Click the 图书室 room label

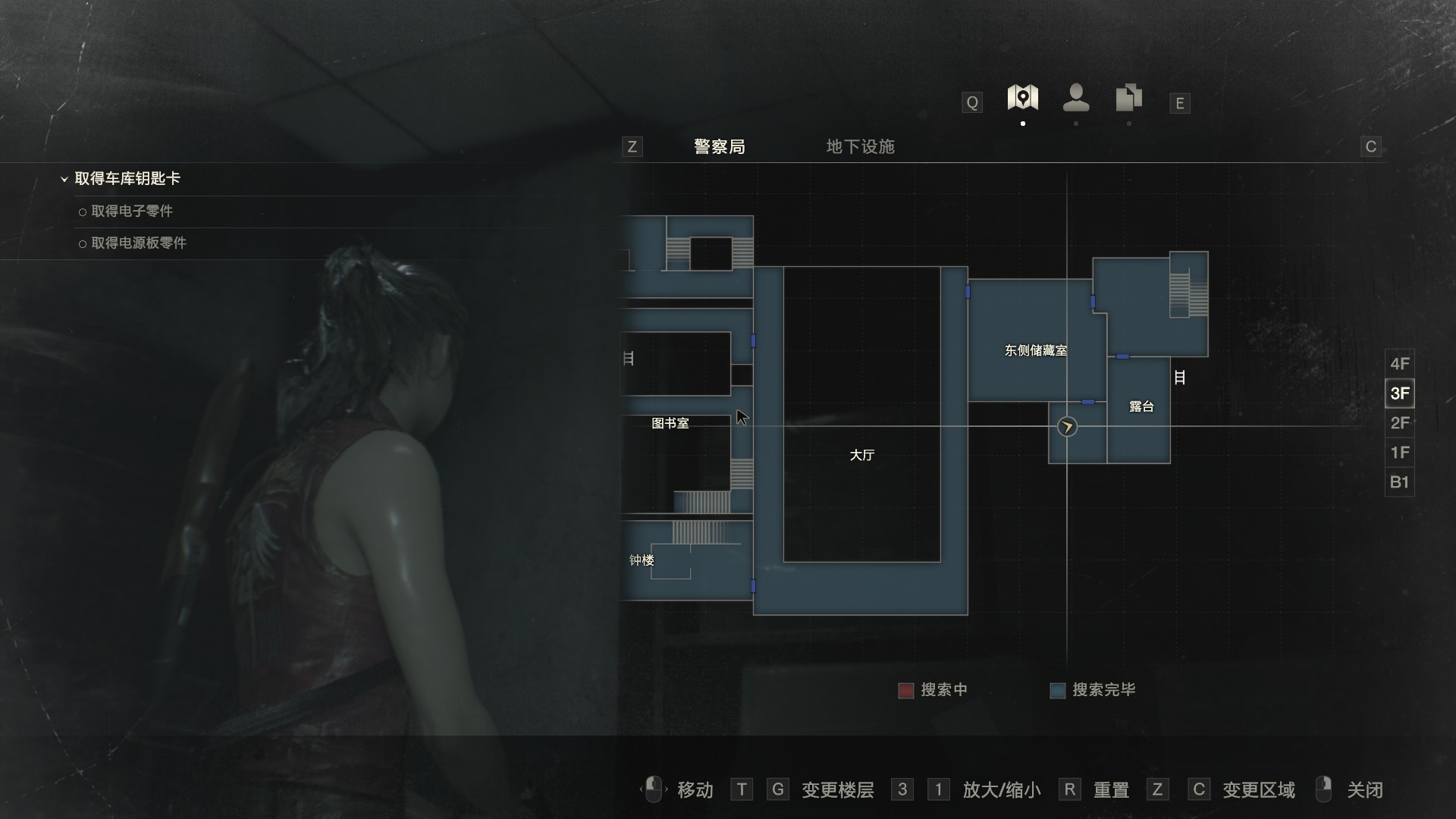pos(670,423)
